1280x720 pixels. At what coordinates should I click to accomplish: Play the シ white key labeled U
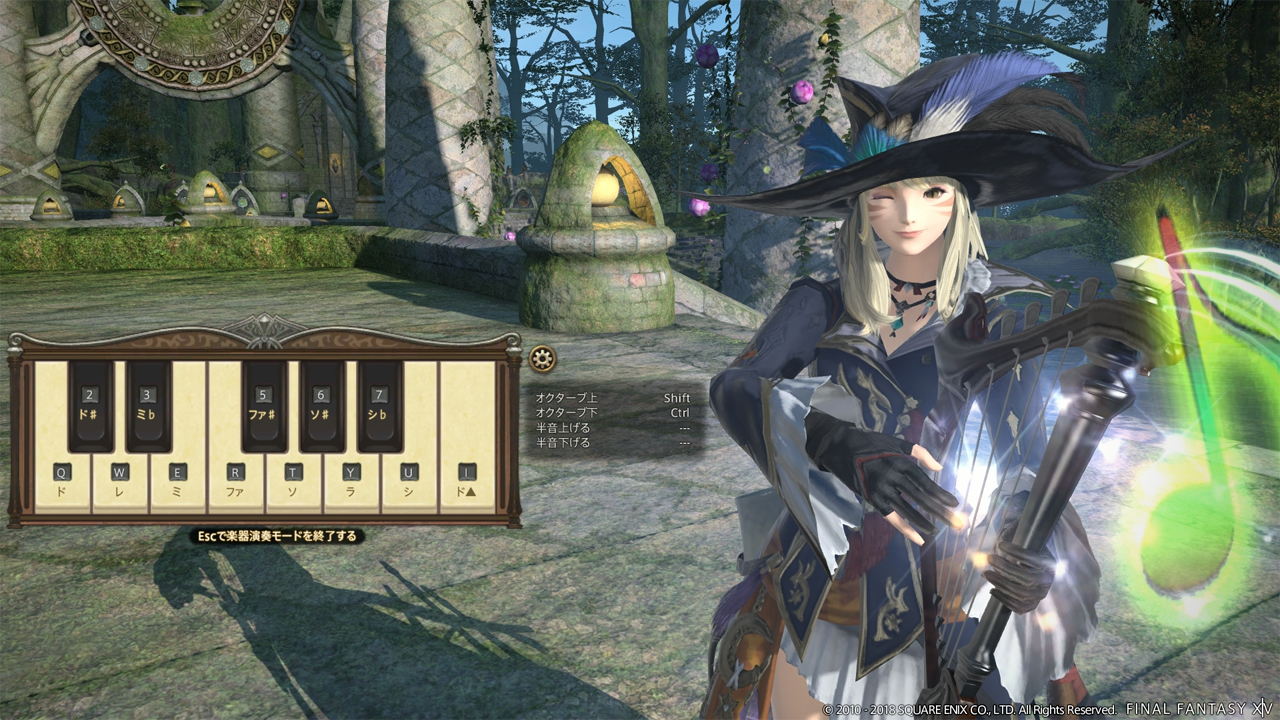tap(410, 482)
